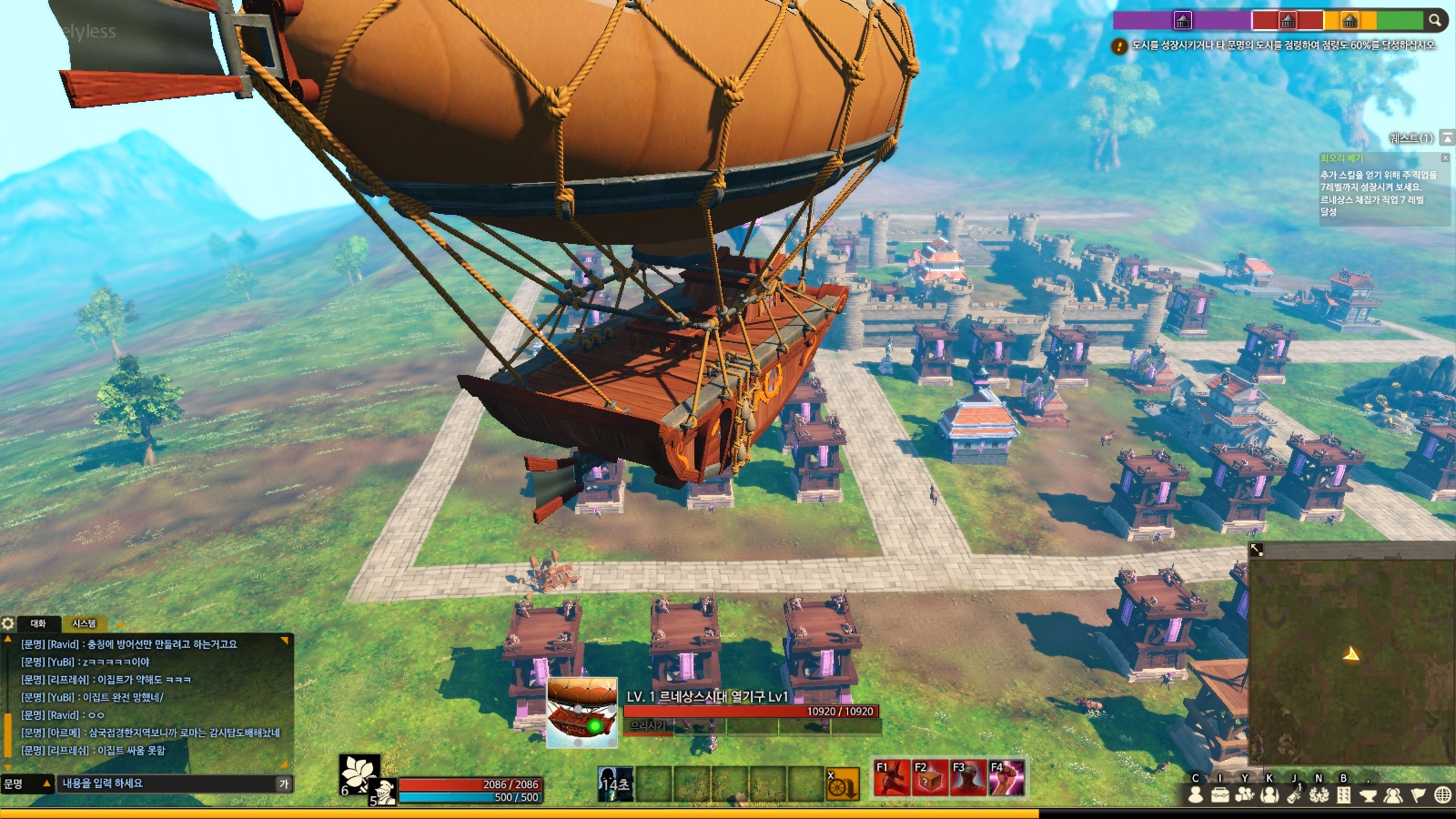Open chat settings with the gear icon
Screen dimensions: 1456x819
8,623
